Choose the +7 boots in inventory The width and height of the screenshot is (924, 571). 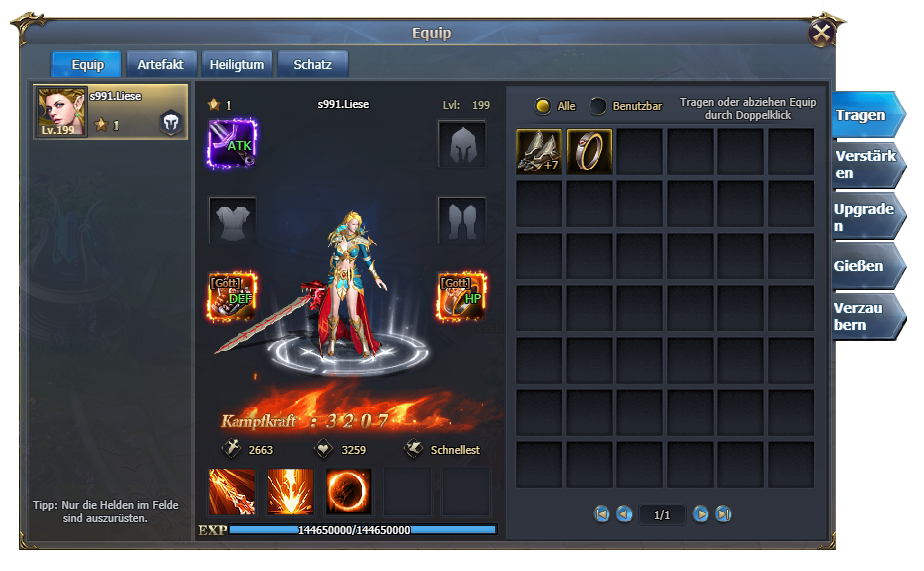(539, 151)
